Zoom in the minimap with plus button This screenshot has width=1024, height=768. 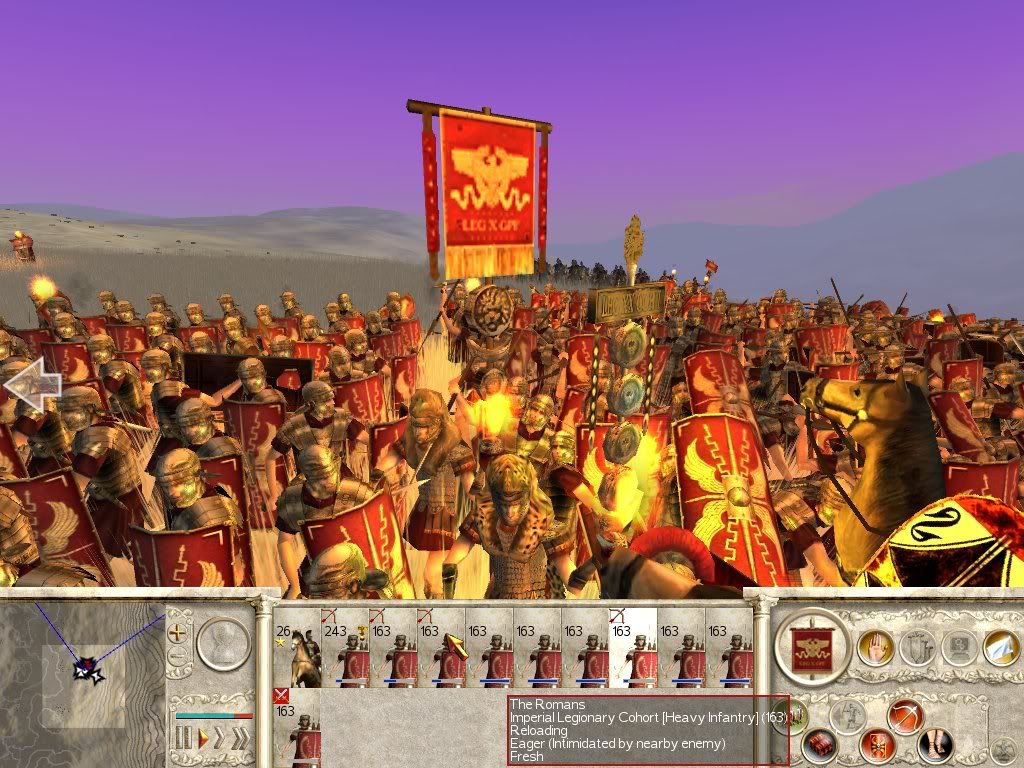[x=178, y=632]
